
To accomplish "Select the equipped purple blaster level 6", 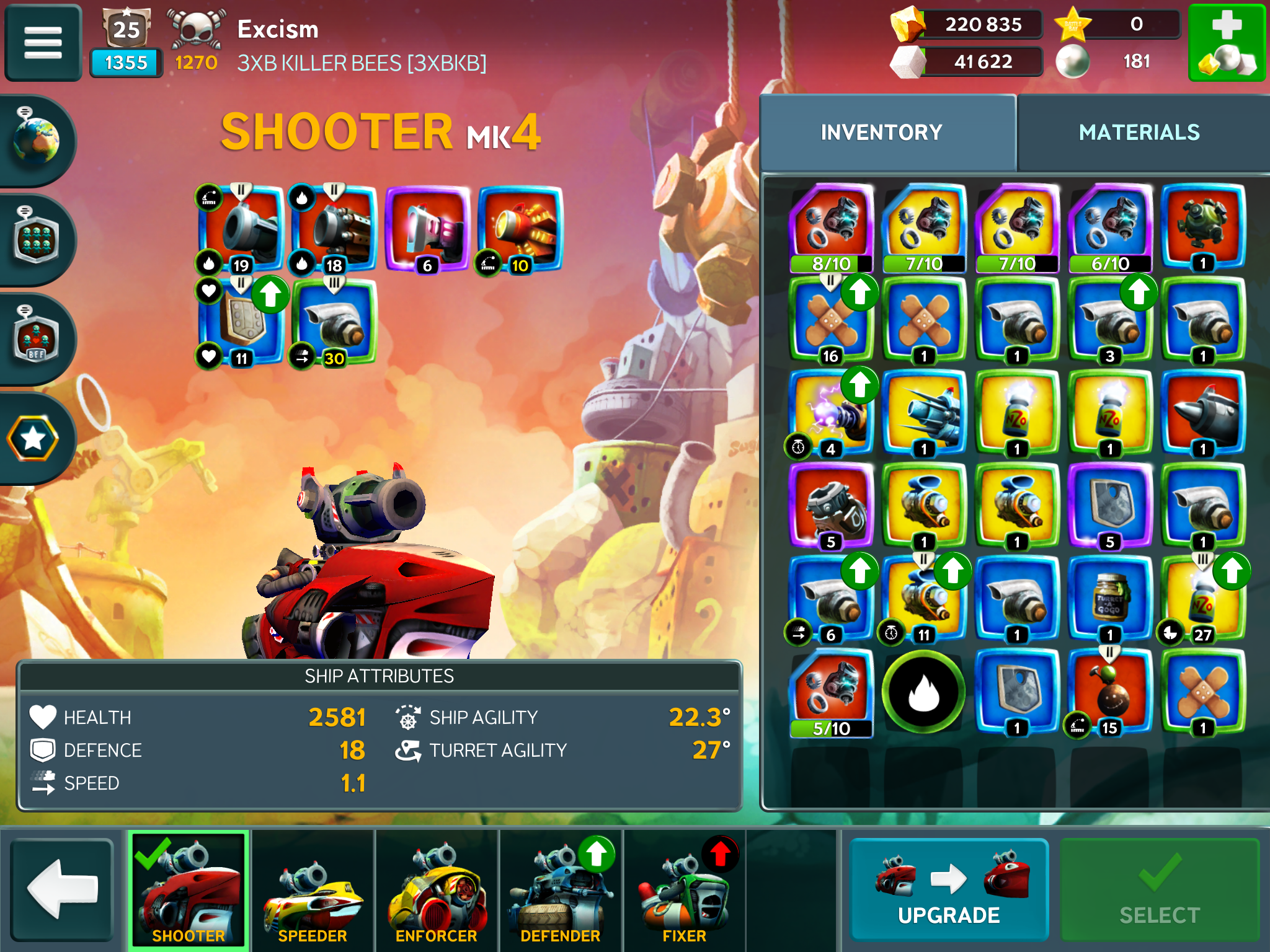I will [427, 229].
